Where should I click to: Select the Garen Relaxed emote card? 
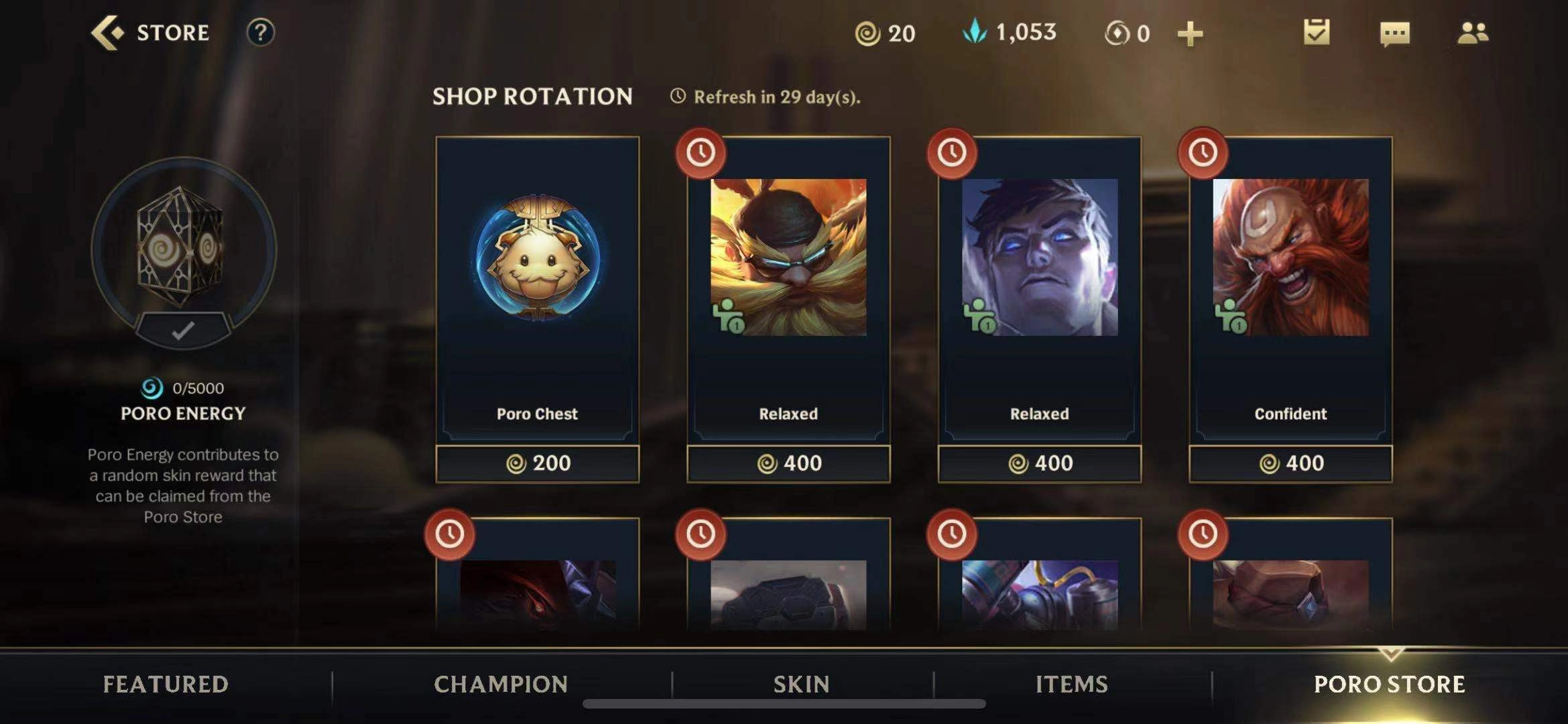1039,288
